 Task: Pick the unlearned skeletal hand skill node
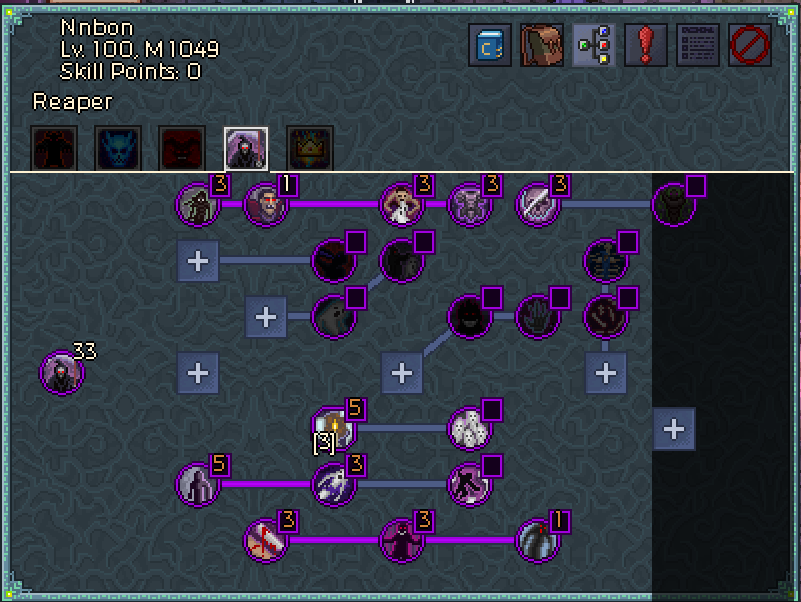[537, 317]
